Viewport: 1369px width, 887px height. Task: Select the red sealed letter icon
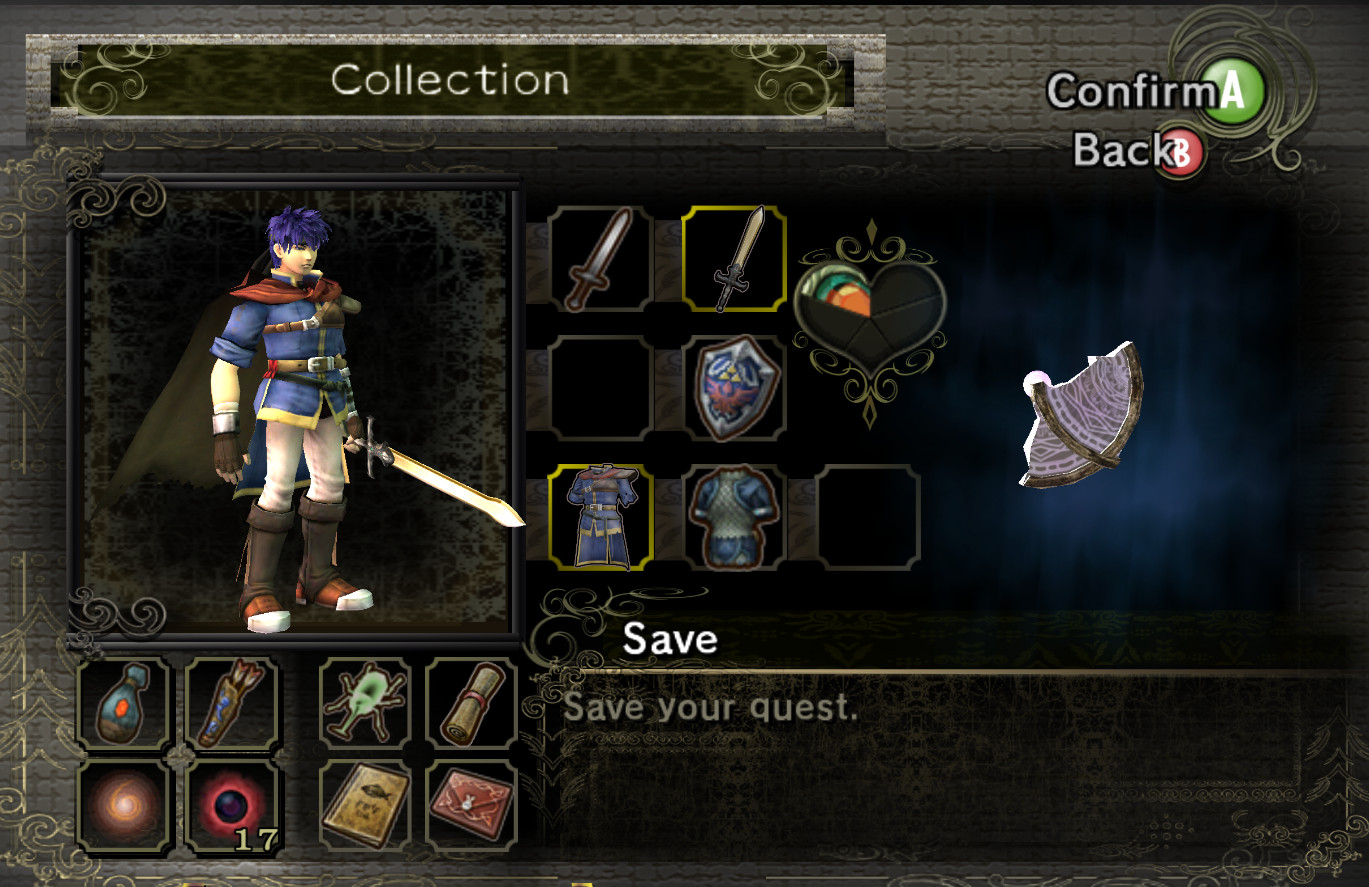tap(470, 805)
